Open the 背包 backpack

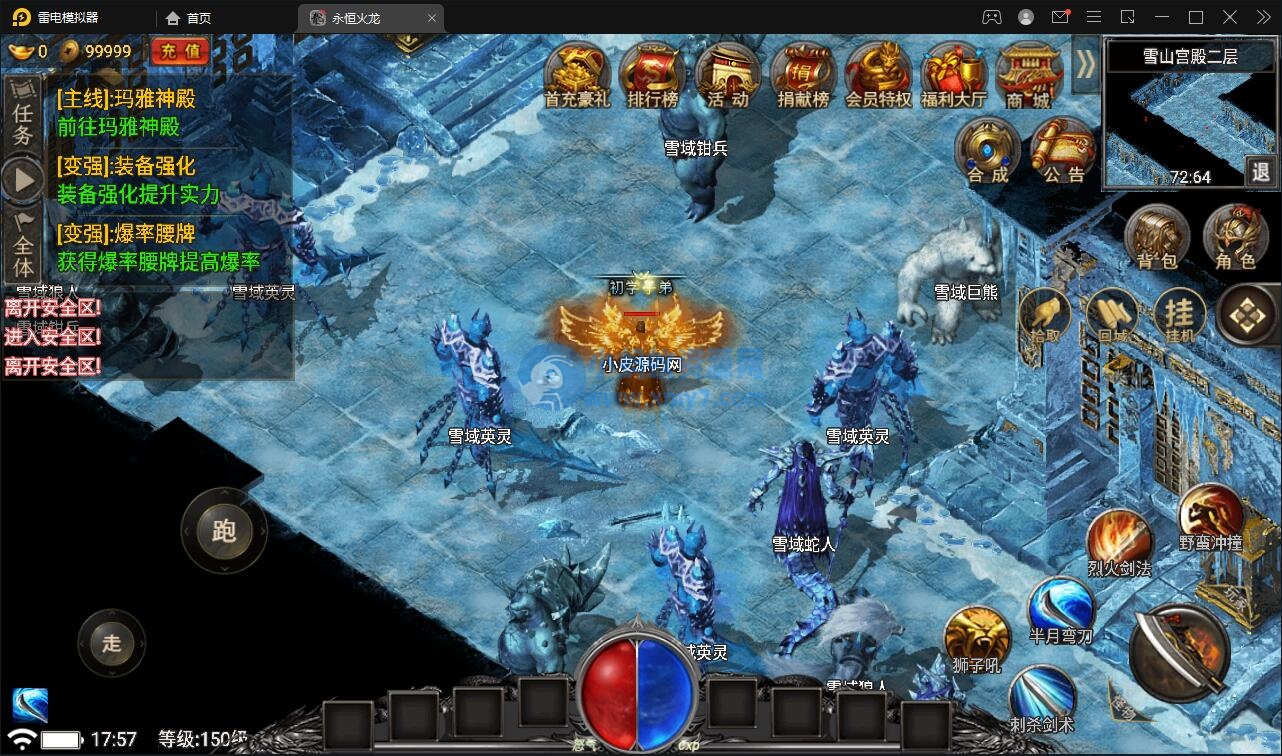[1157, 240]
